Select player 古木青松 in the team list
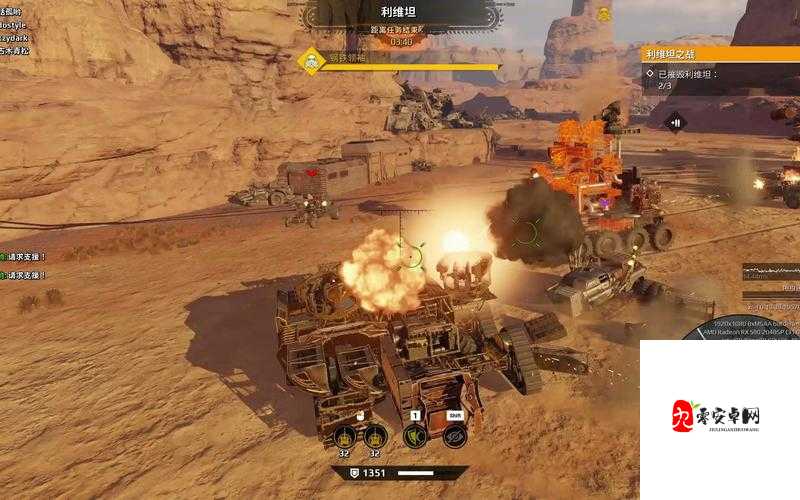Viewport: 800px width, 500px height. point(14,48)
